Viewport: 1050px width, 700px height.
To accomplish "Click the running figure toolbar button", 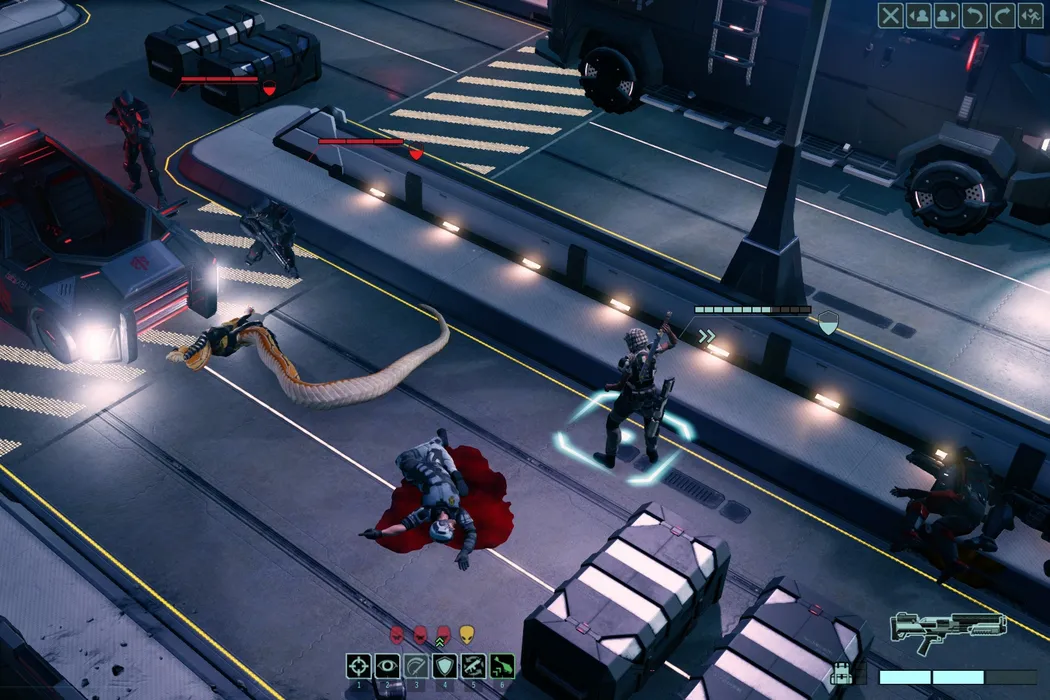I will tap(1028, 15).
